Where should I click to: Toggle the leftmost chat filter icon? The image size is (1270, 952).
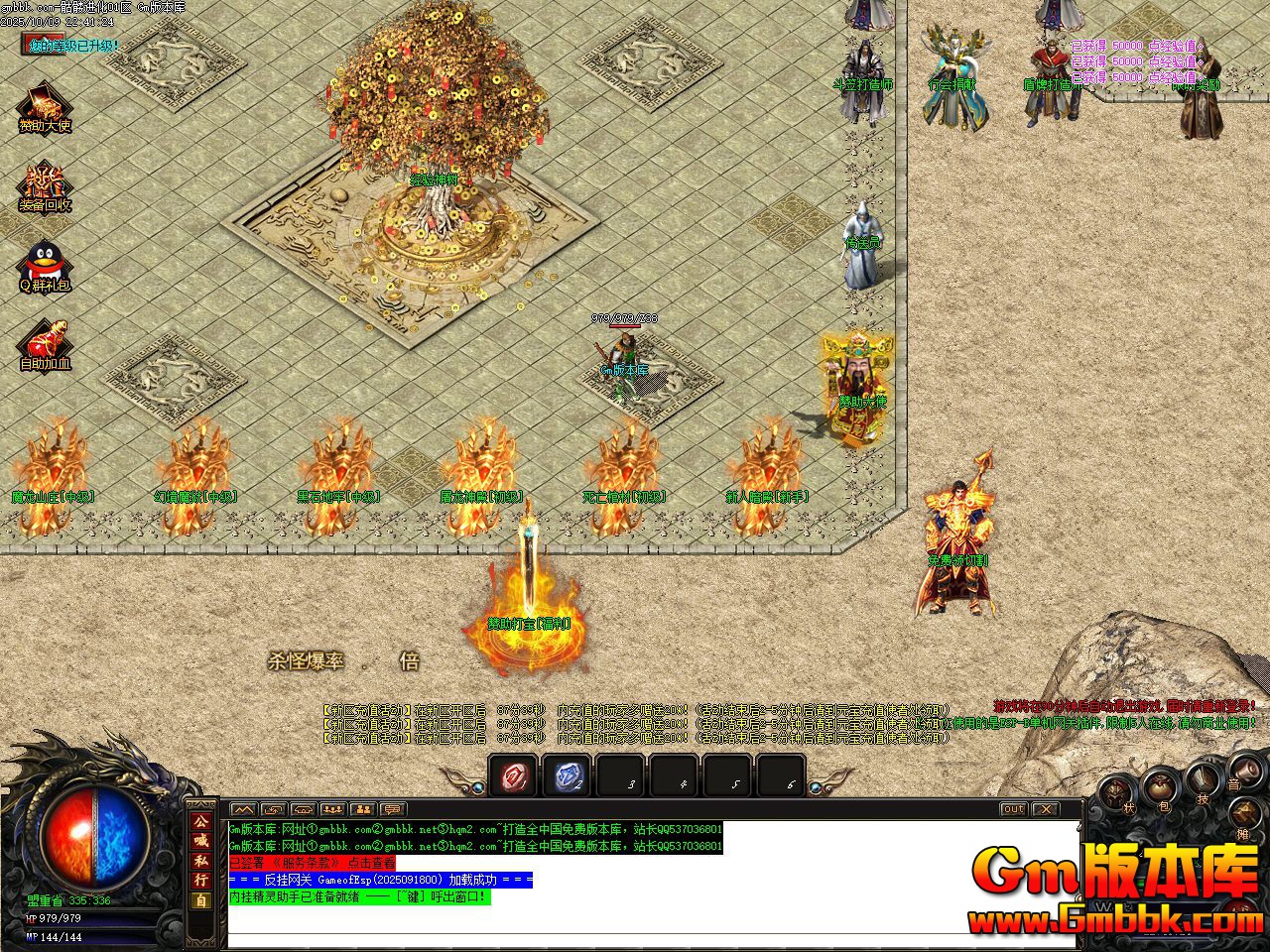coord(243,810)
